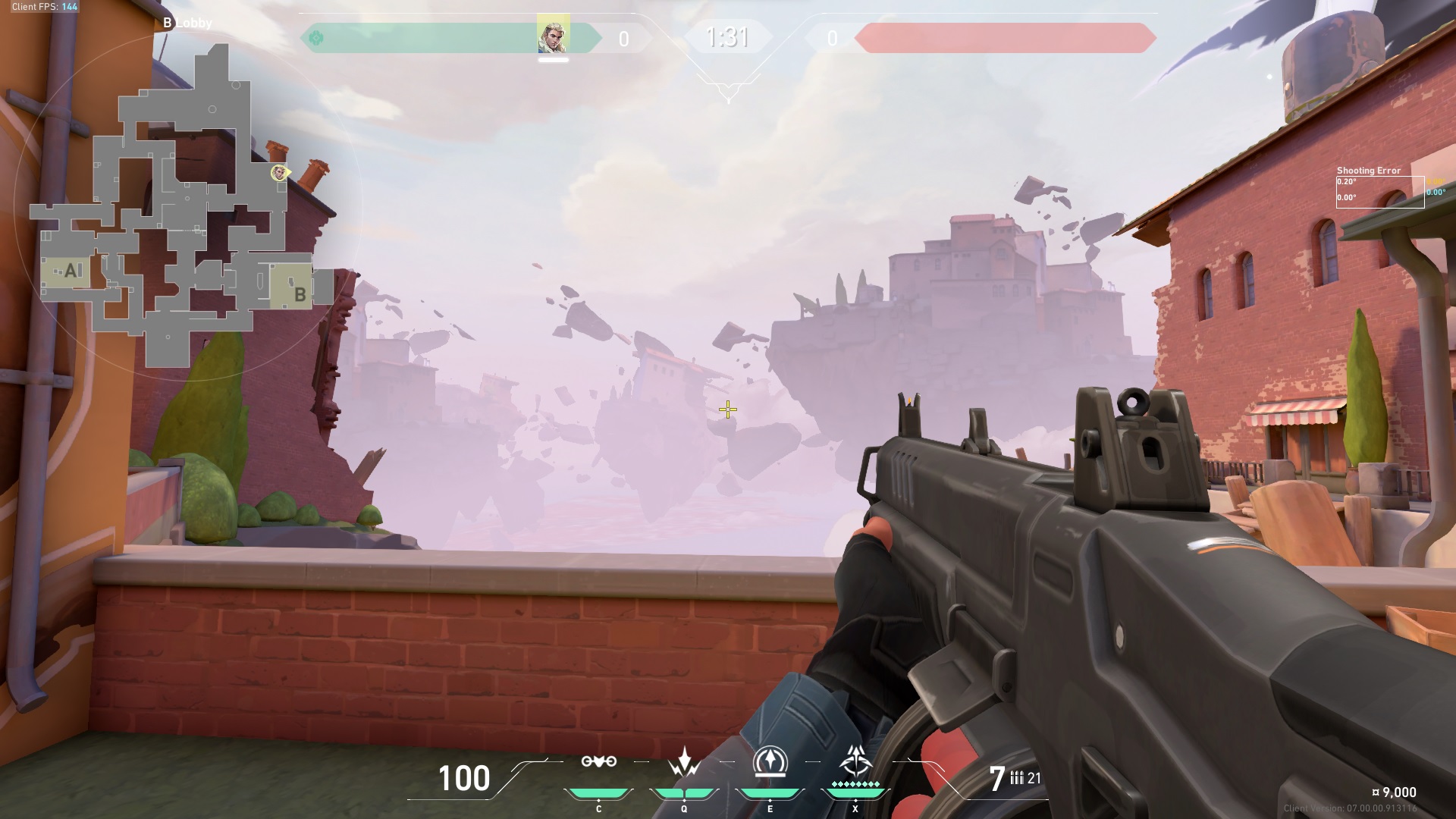Activate the Recon Bolt ability icon
The width and height of the screenshot is (1456, 819).
tap(770, 762)
